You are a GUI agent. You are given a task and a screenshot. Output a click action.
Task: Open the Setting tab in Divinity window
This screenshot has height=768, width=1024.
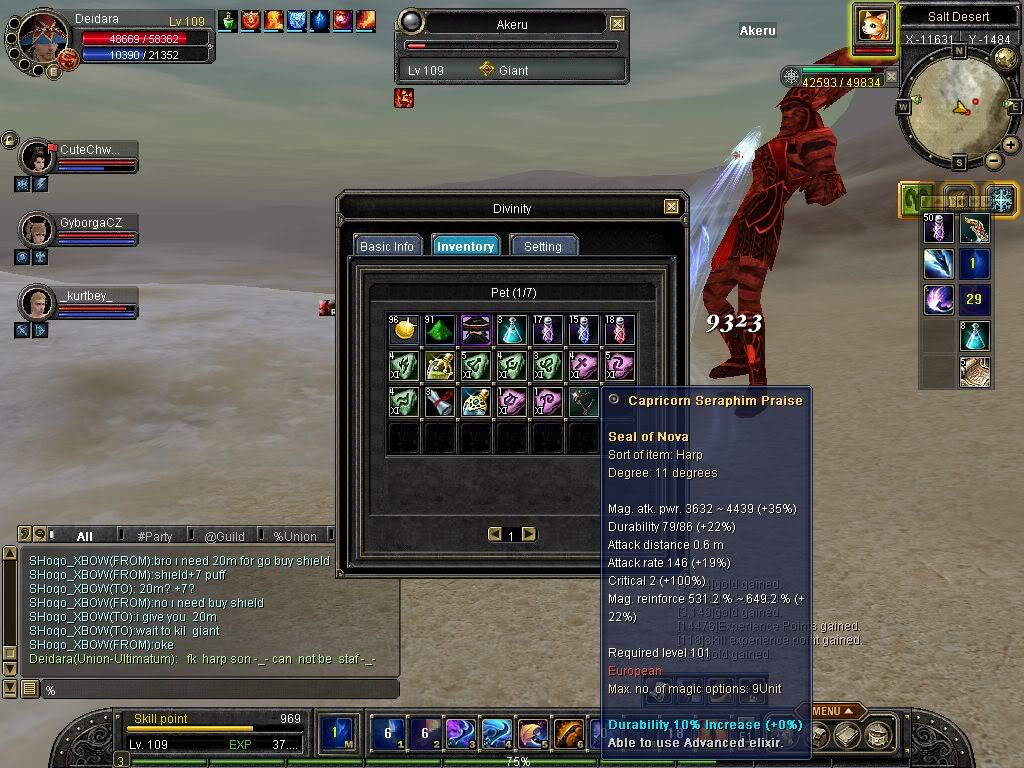tap(543, 246)
